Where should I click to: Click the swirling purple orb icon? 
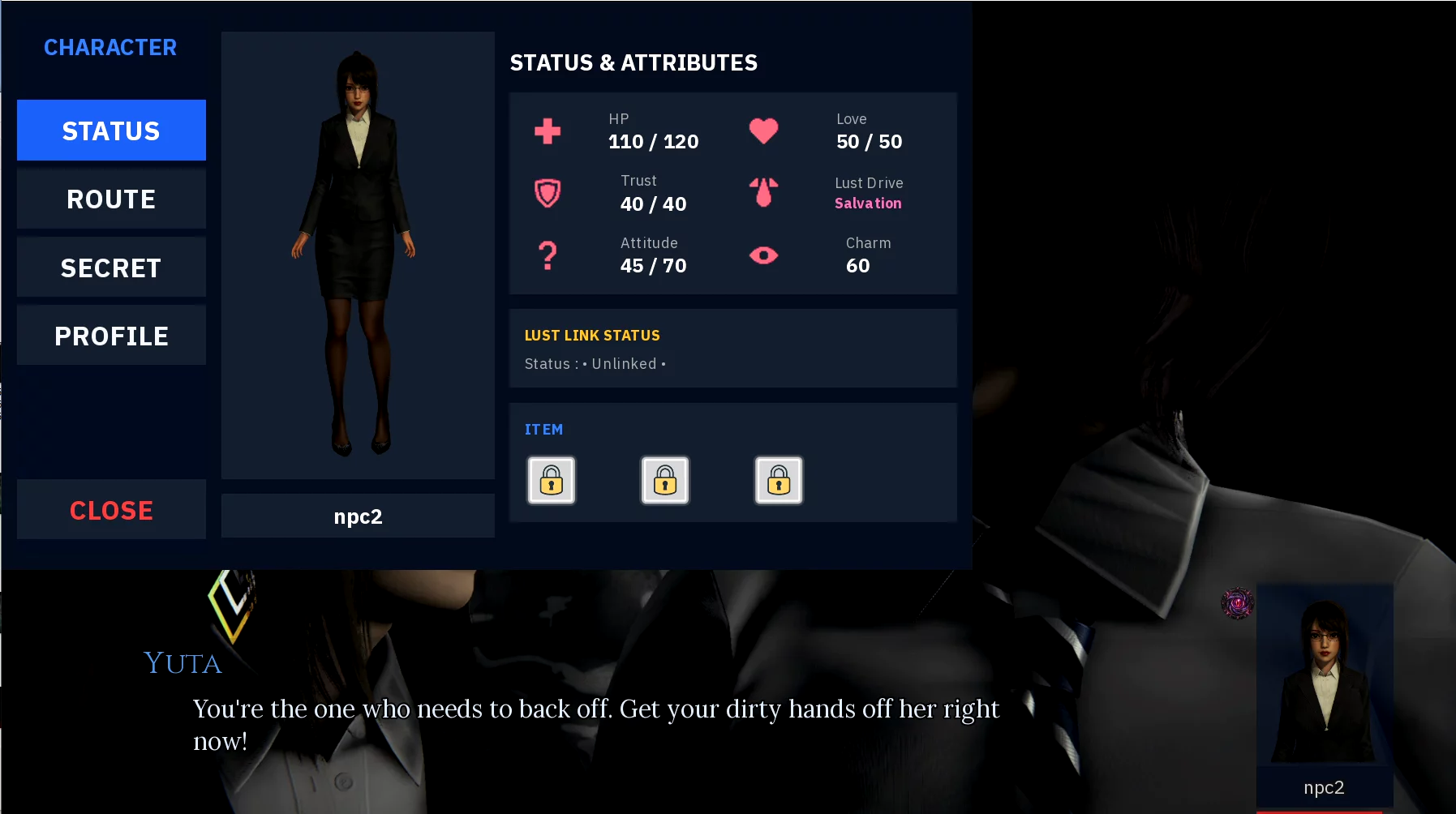[1237, 603]
